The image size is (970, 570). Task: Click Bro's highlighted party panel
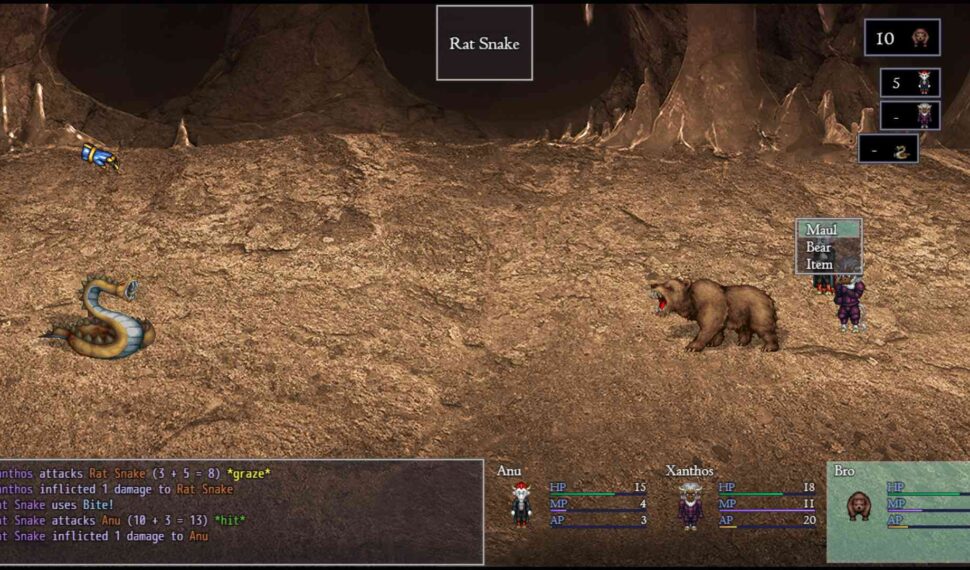click(897, 511)
